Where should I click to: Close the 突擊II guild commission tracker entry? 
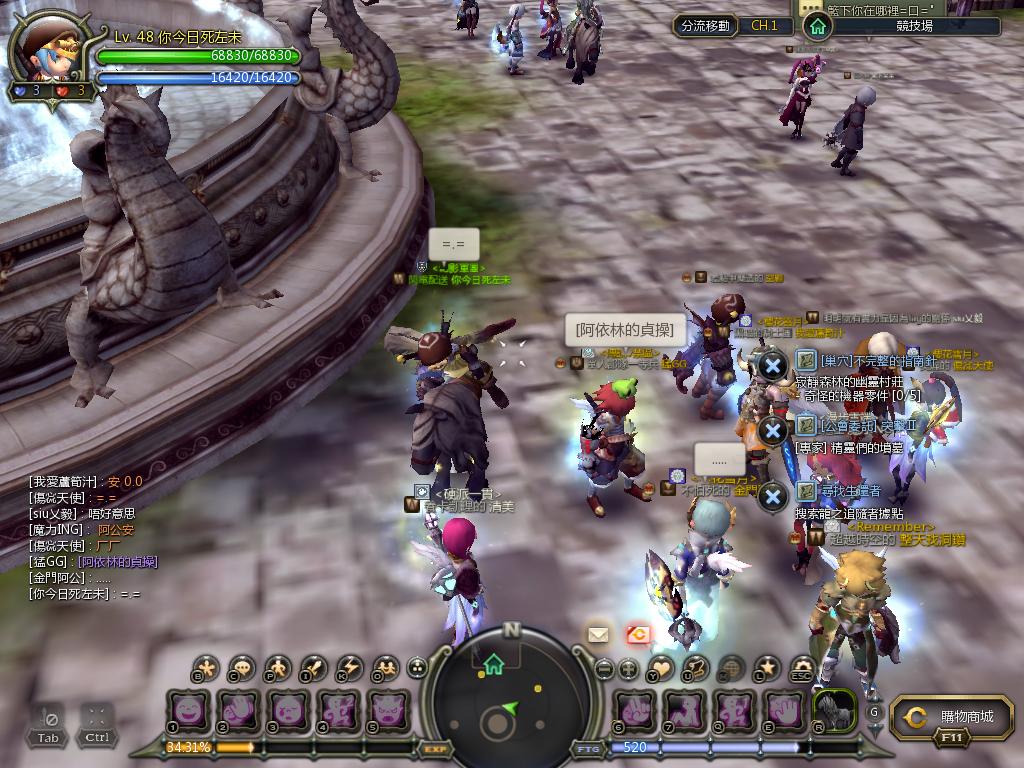pos(772,431)
